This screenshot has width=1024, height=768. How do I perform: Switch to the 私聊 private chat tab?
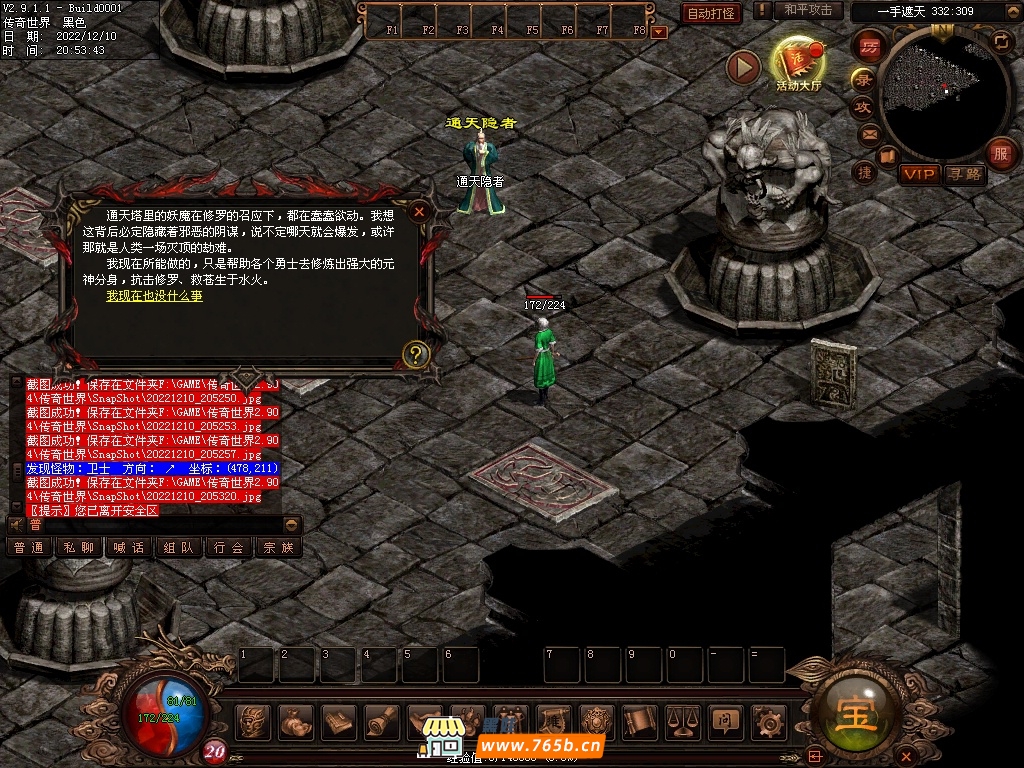pyautogui.click(x=79, y=547)
